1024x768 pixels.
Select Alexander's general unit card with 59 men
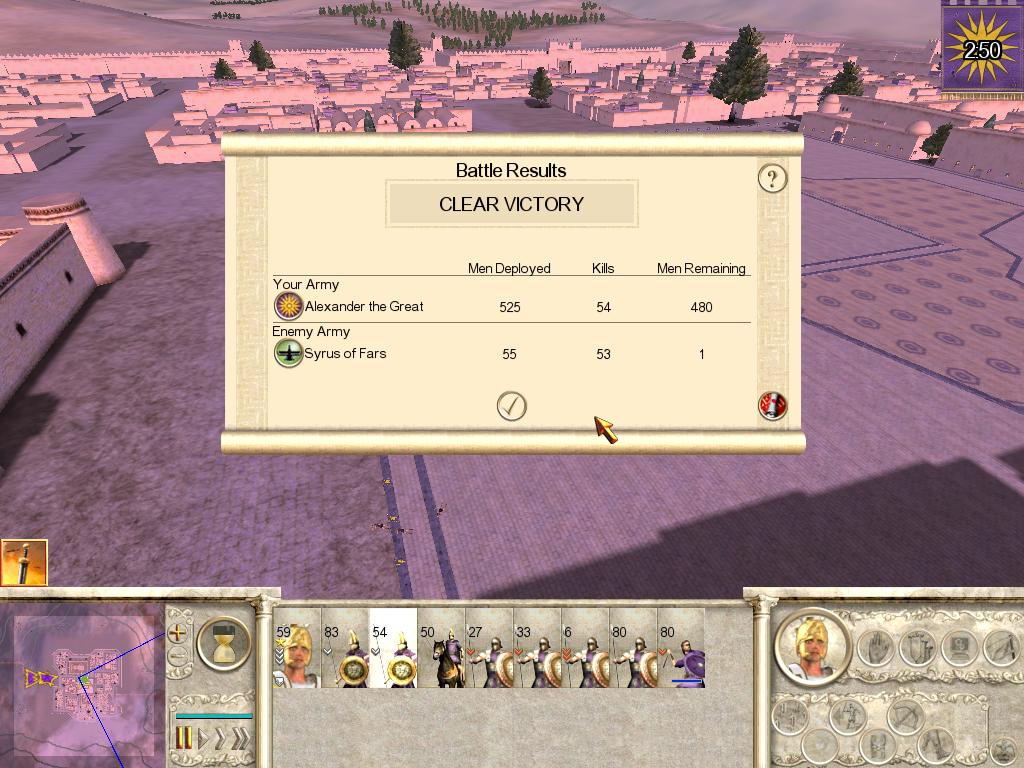tap(297, 655)
